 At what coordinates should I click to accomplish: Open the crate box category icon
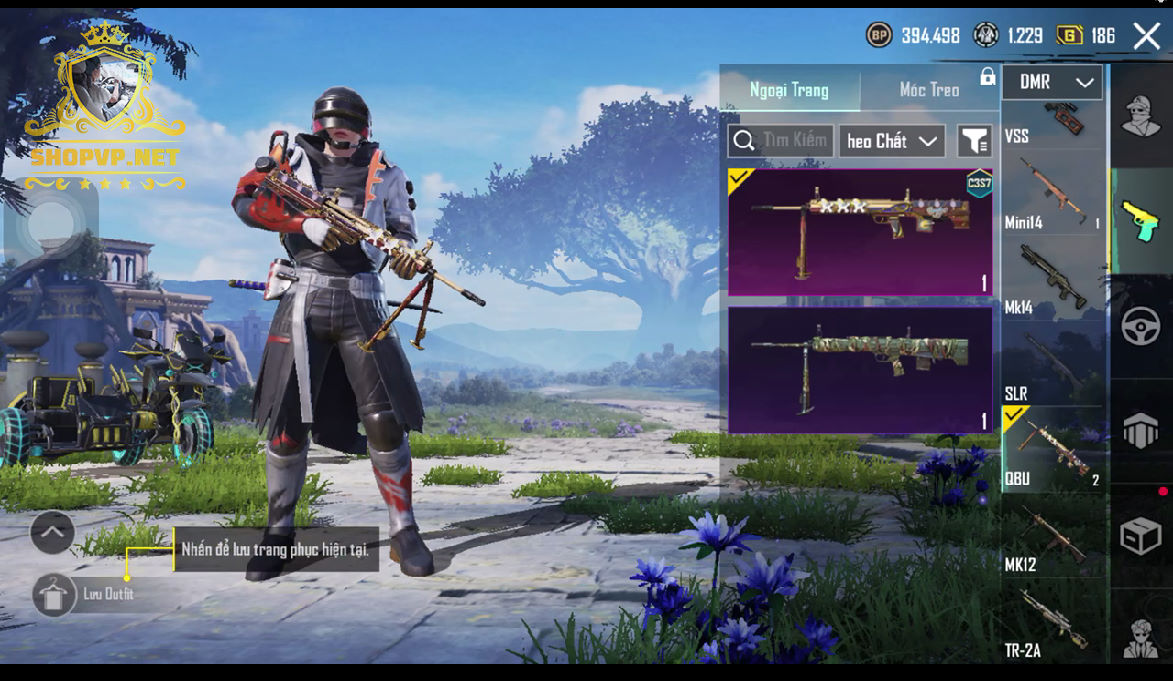click(1141, 536)
